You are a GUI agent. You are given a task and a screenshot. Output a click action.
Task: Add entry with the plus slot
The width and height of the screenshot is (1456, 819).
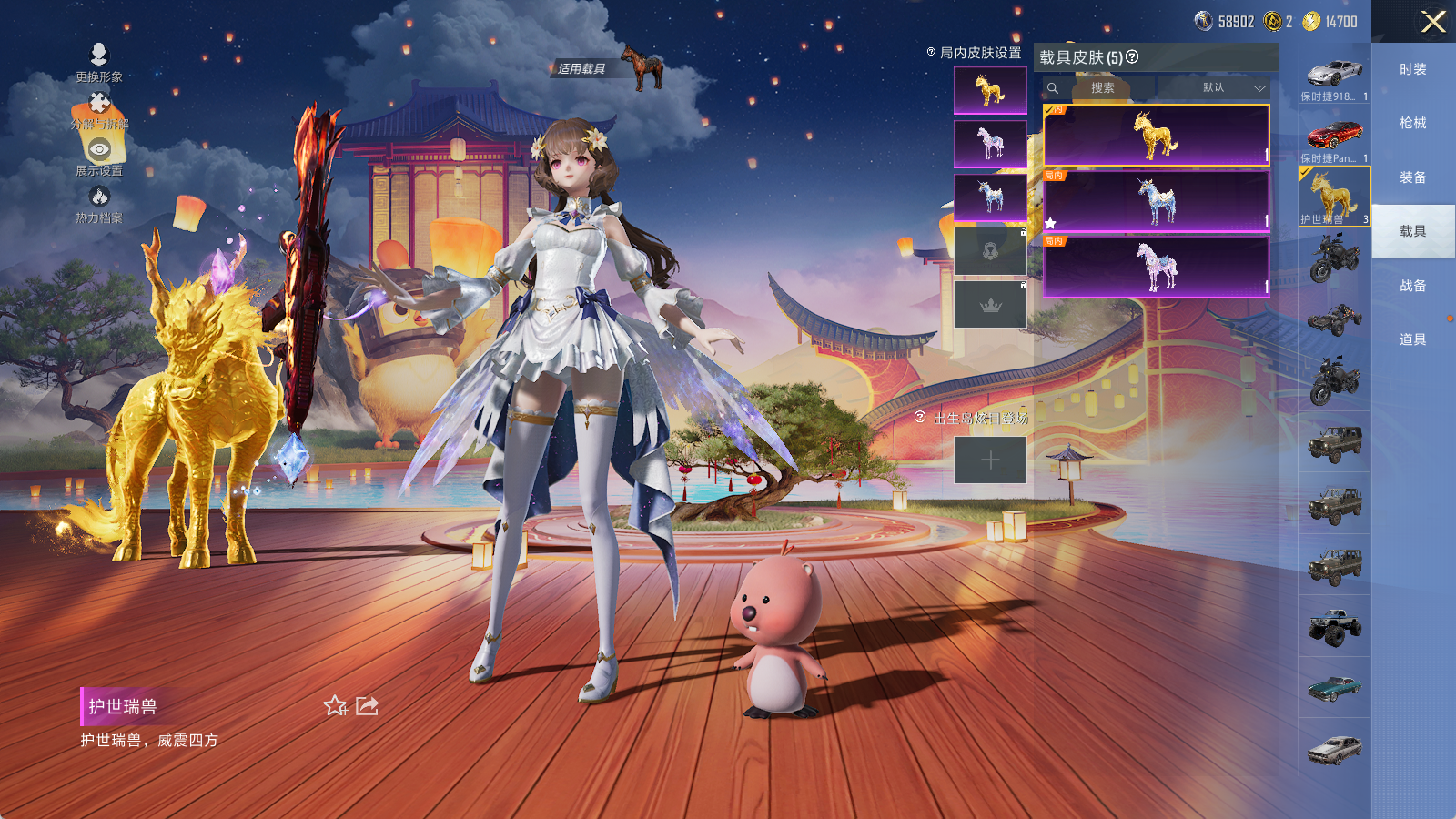tap(990, 460)
